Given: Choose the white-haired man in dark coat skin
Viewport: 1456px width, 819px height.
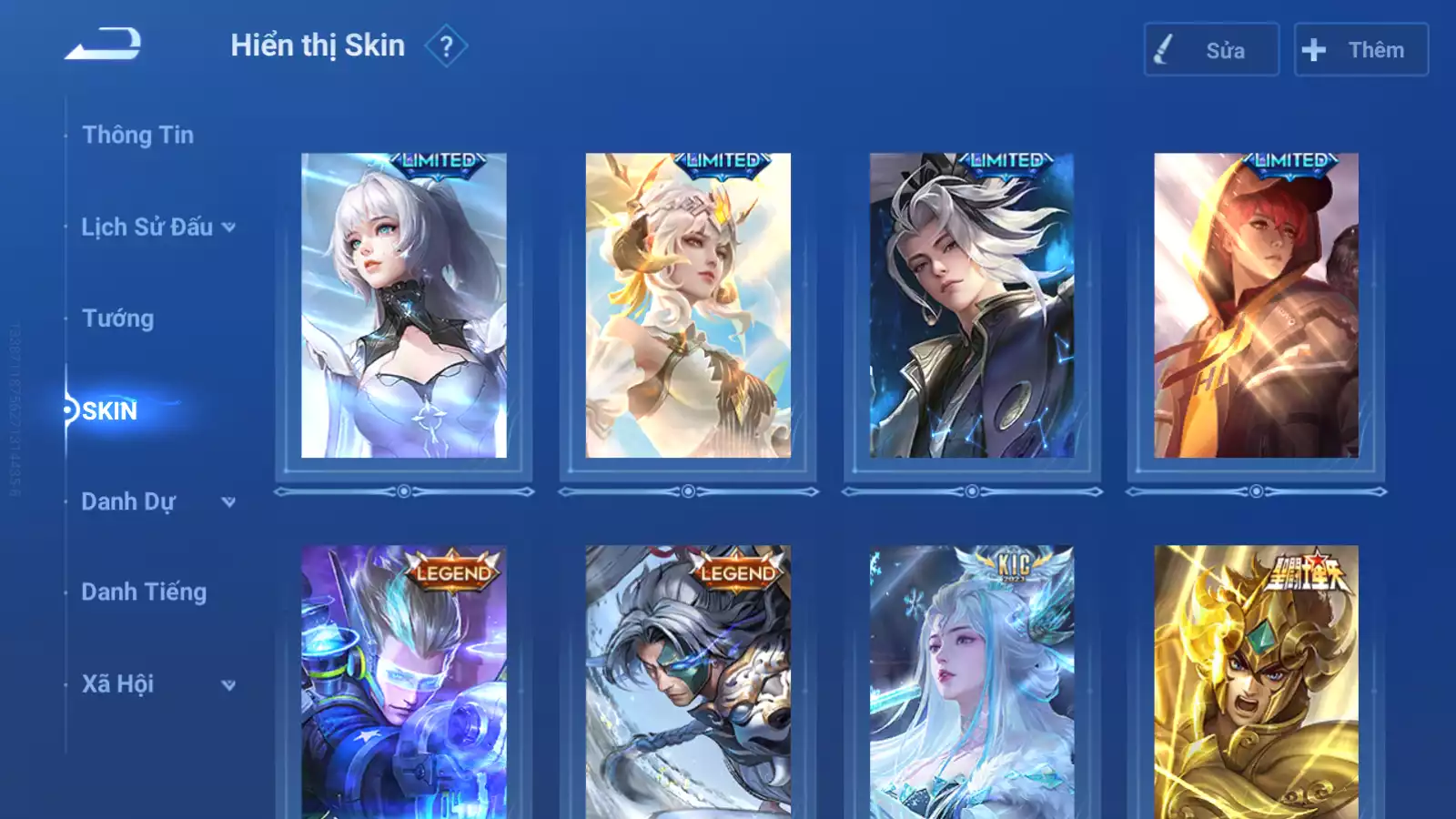Looking at the screenshot, I should [972, 306].
